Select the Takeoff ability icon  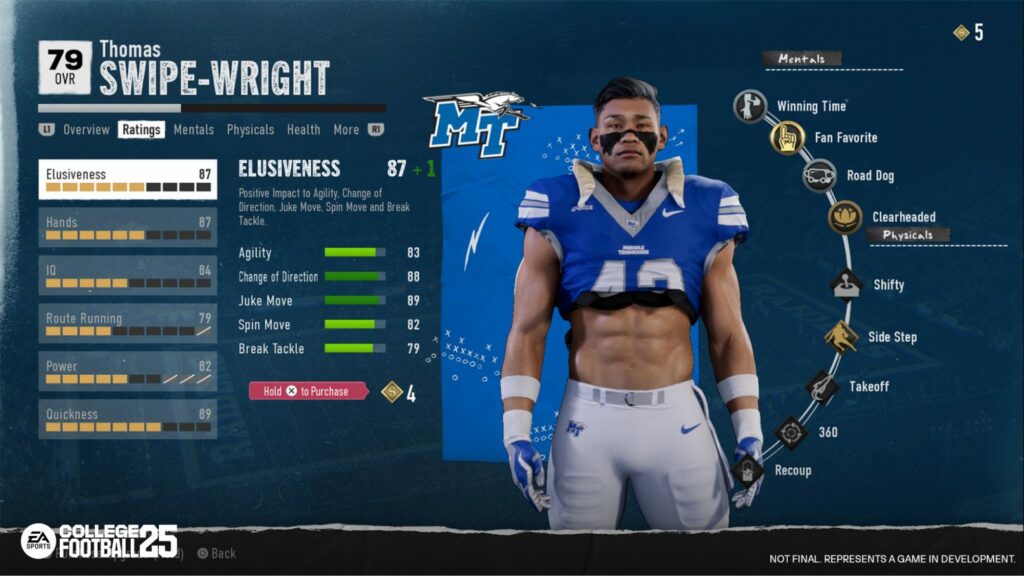tap(822, 387)
